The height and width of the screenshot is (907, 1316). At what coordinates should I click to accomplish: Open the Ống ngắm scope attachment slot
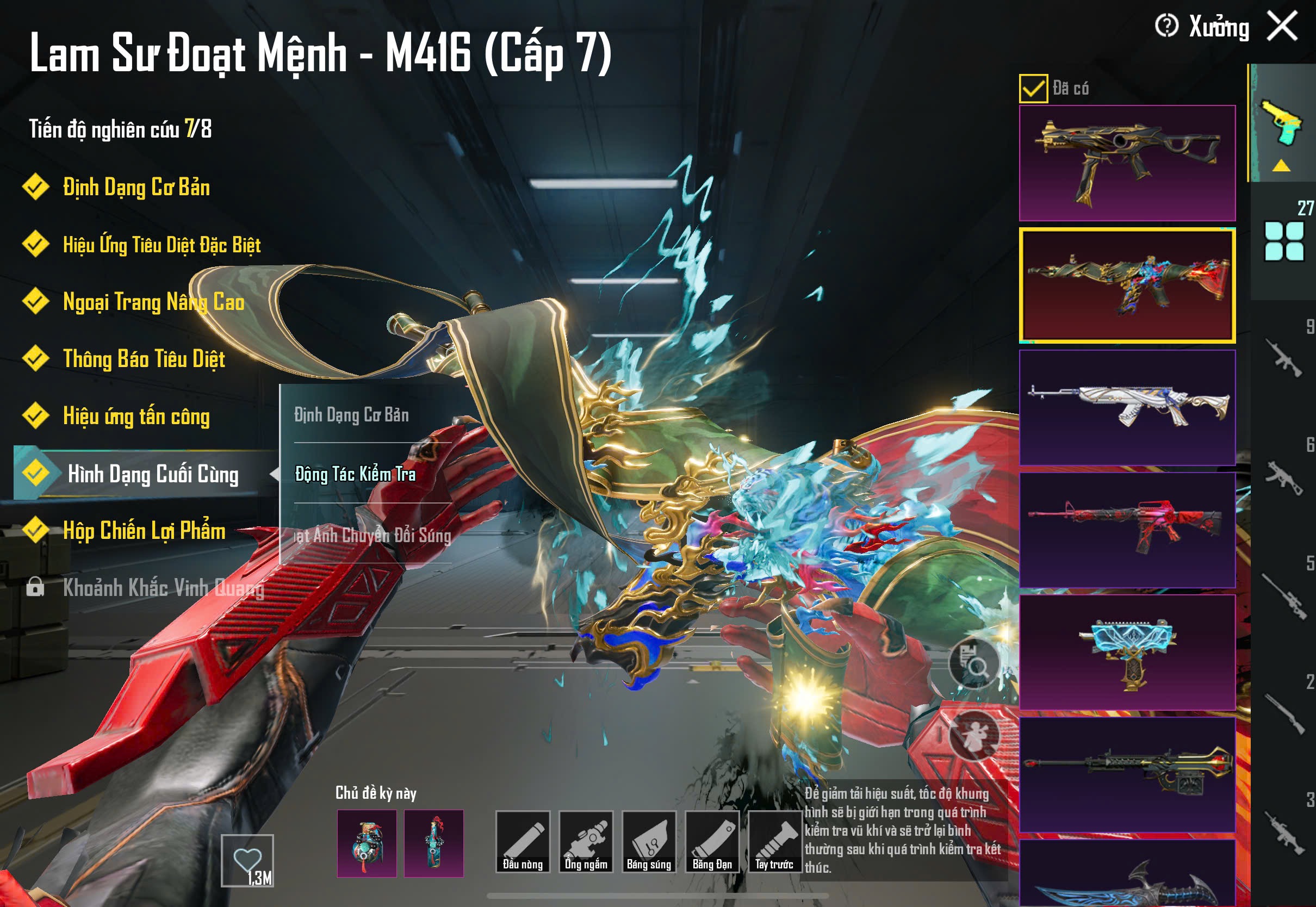pyautogui.click(x=586, y=842)
